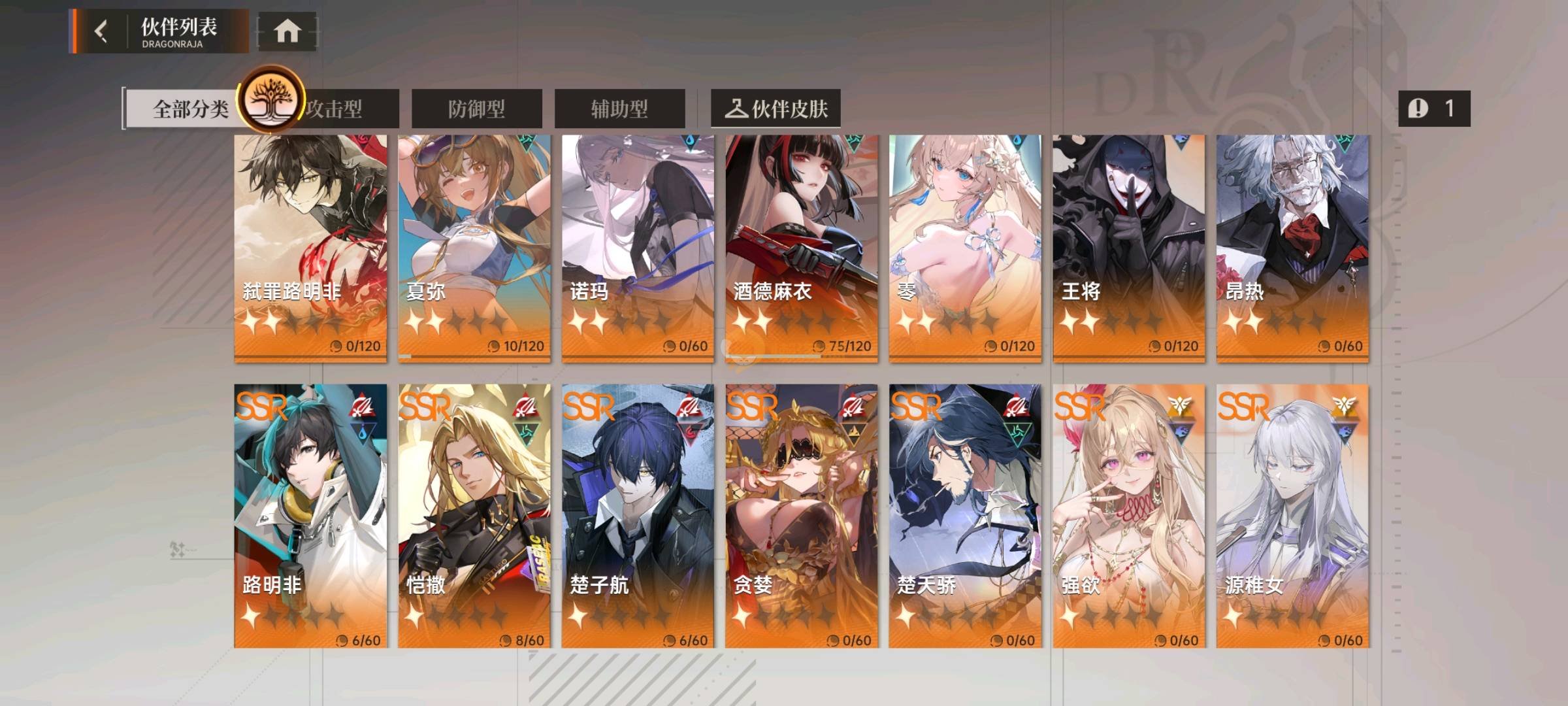
Task: Filter by 辅助型 partners
Action: click(619, 109)
